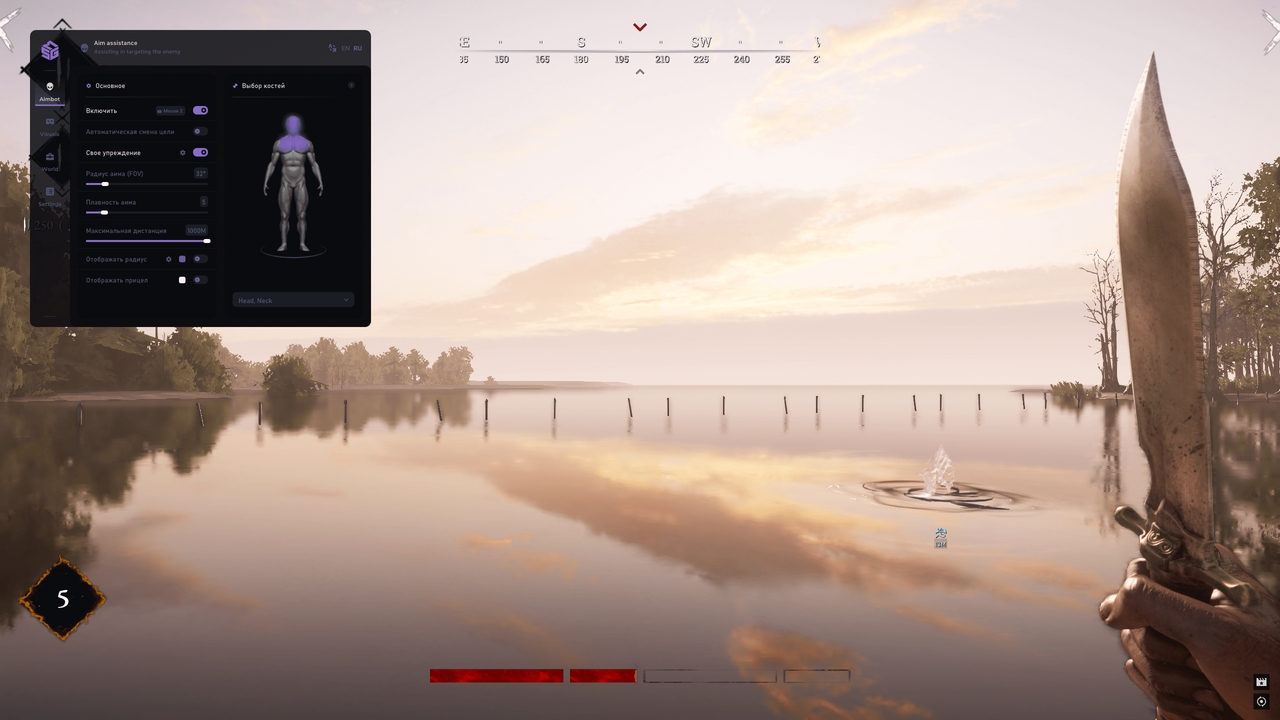This screenshot has height=720, width=1280.
Task: Click the help icon in Выбор костей panel
Action: [351, 85]
